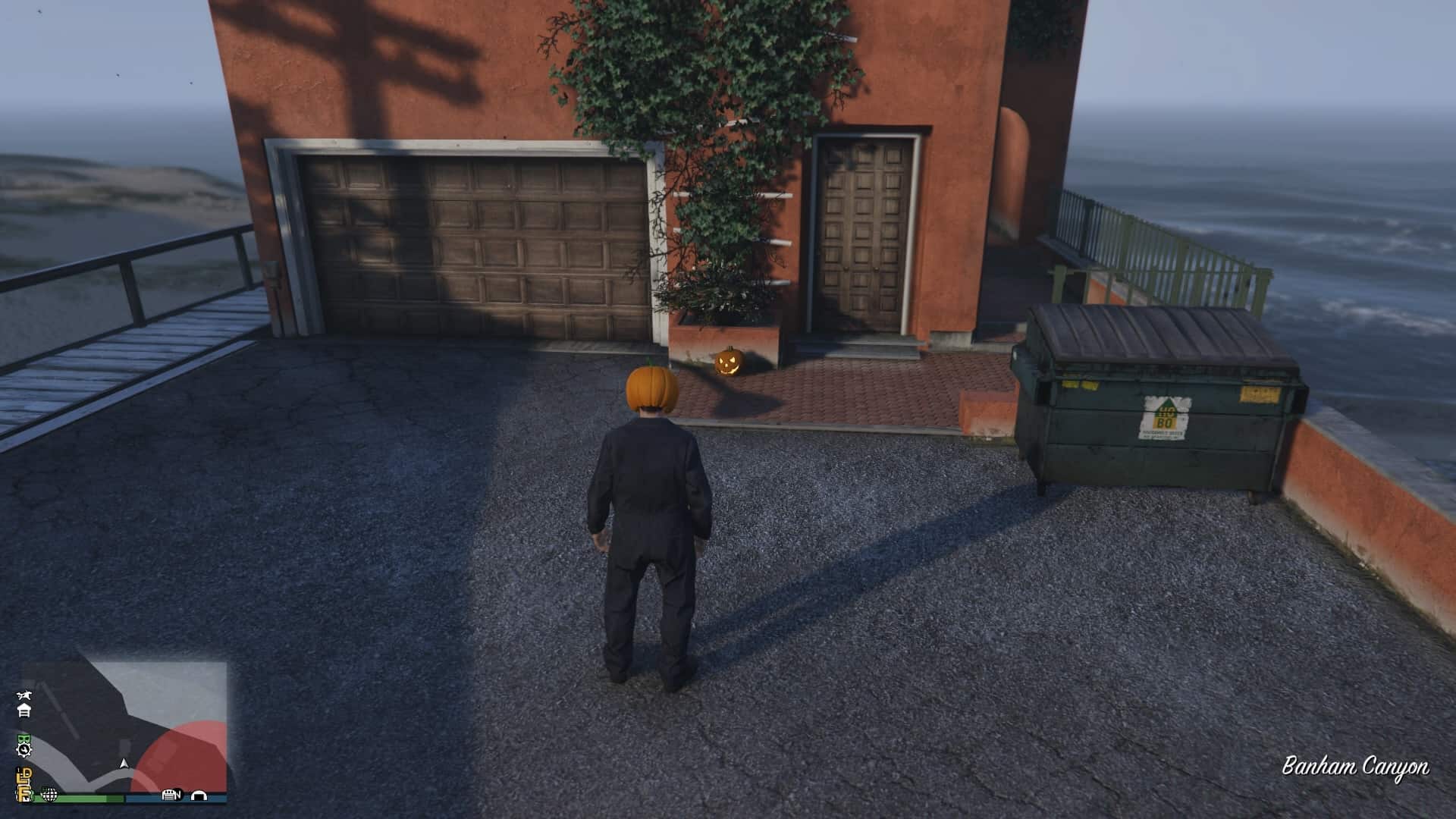Image resolution: width=1456 pixels, height=819 pixels.
Task: Select the yellow F friend blip on the minimap
Action: 24,794
